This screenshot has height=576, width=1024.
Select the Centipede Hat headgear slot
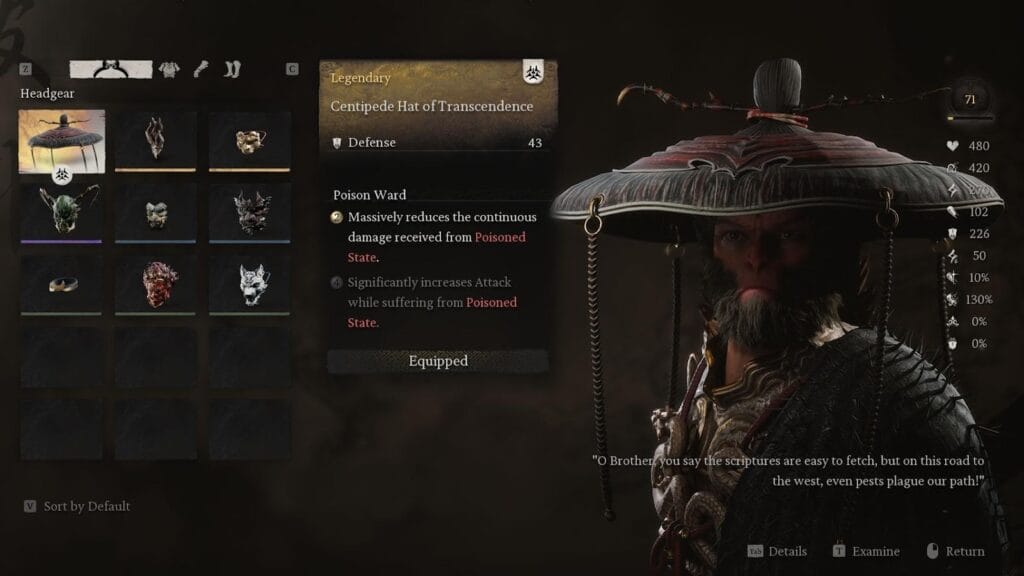(x=61, y=139)
